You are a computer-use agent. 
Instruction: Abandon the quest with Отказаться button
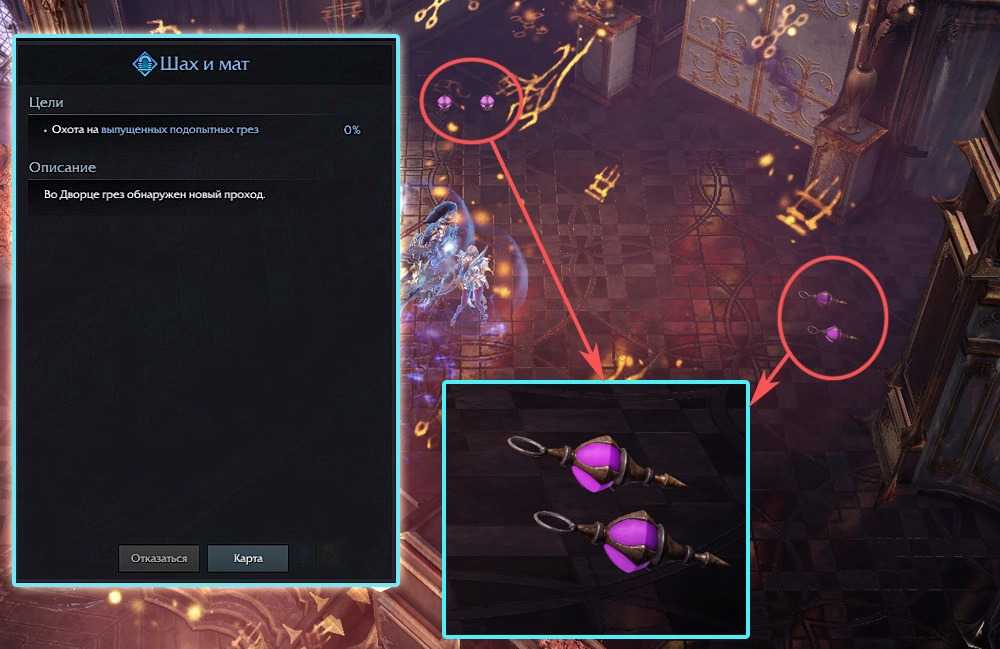(x=159, y=558)
